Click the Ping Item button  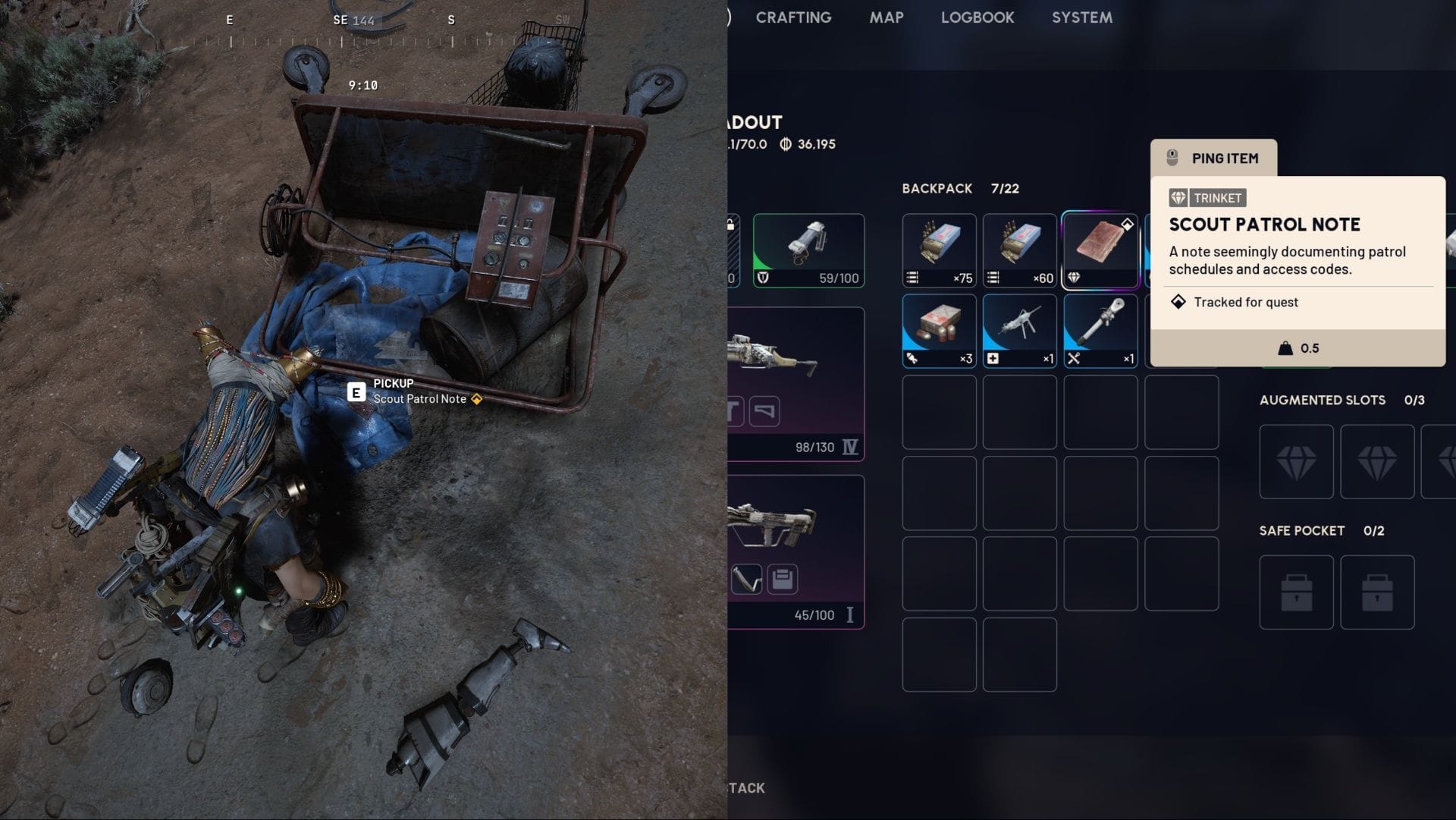1213,158
